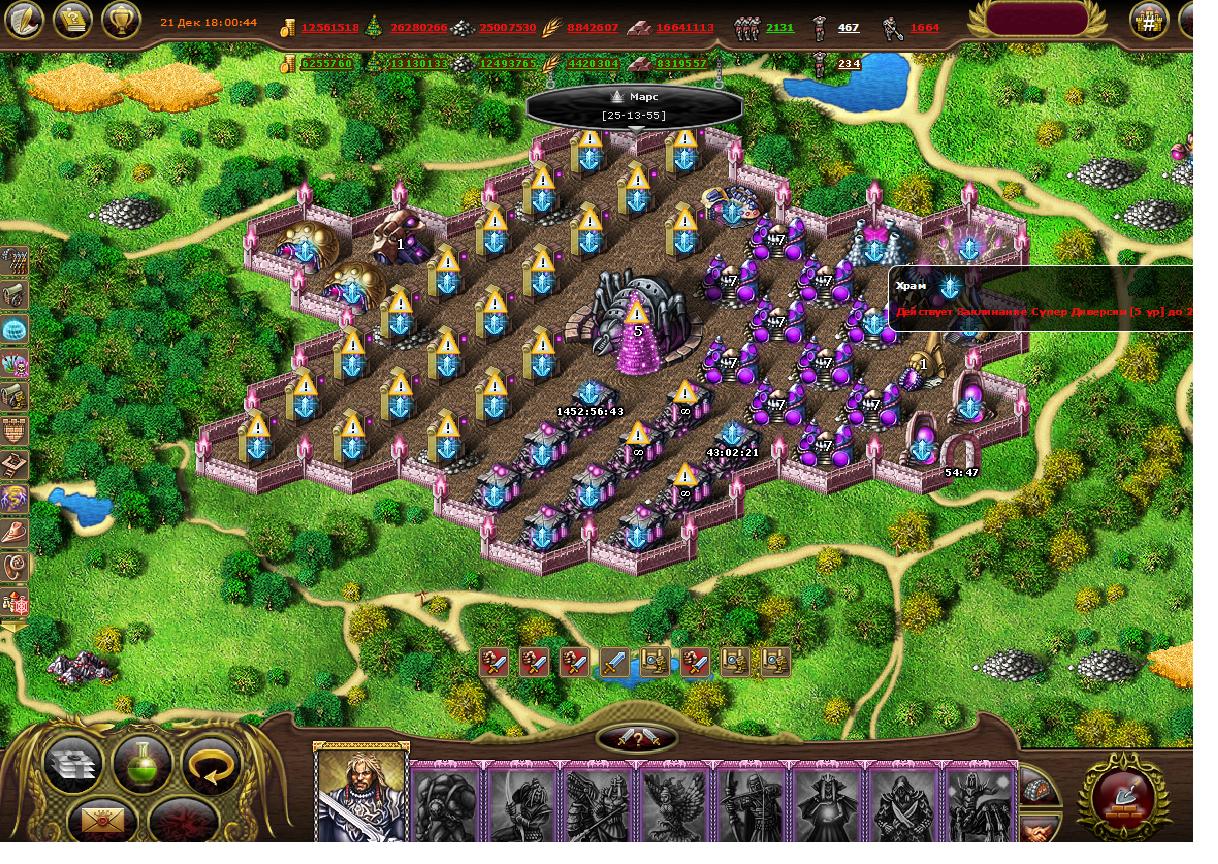The image size is (1218, 864).
Task: Open the green potion flask button
Action: click(142, 764)
